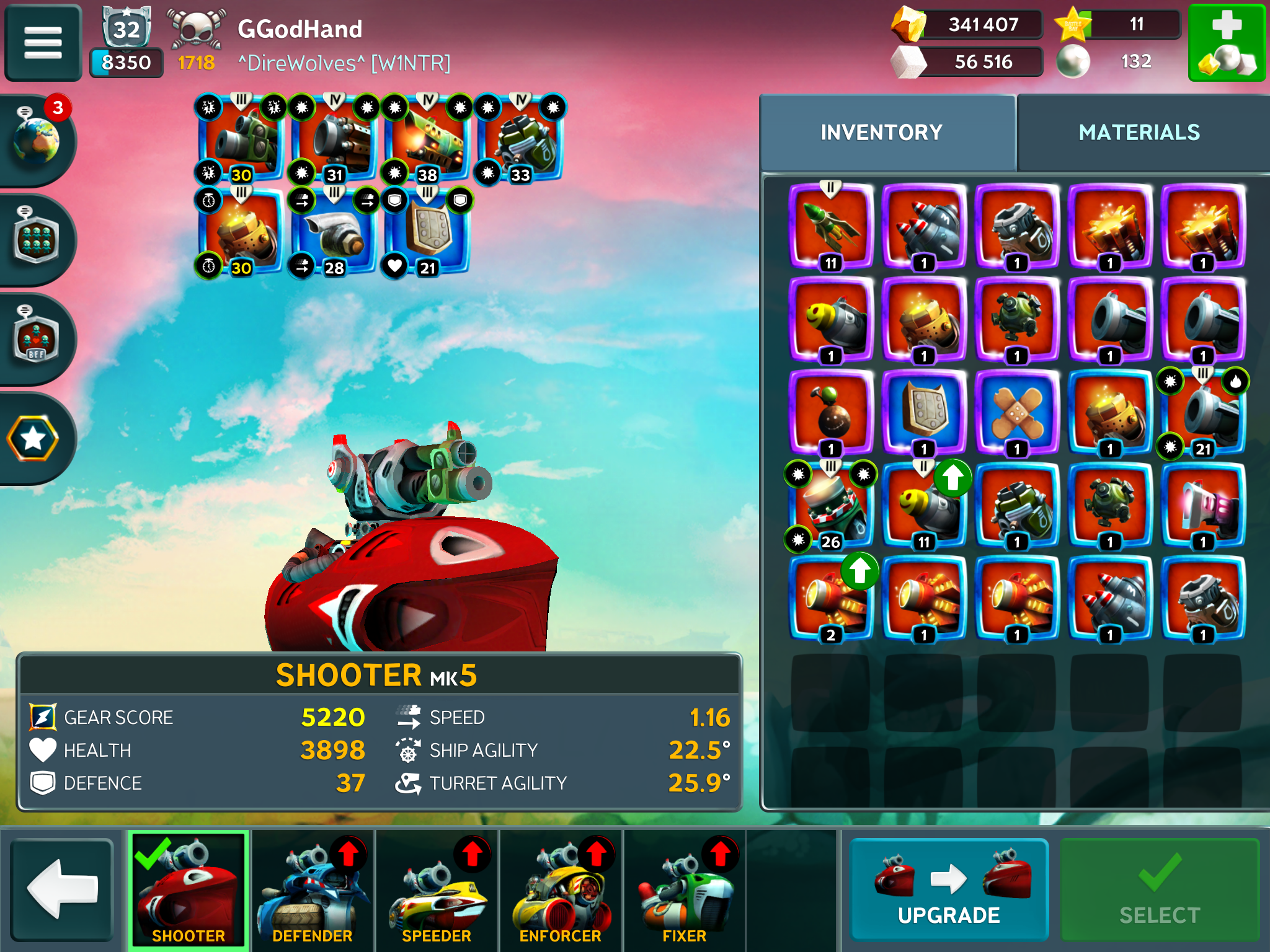
Task: Upgrade the Shooter ship
Action: 949,889
